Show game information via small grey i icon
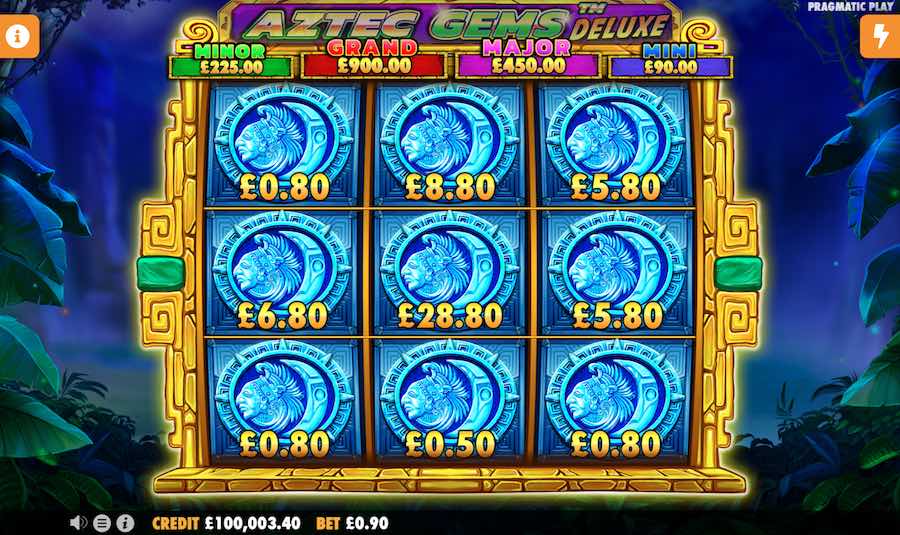Screen dimensions: 900x535 [x=125, y=522]
